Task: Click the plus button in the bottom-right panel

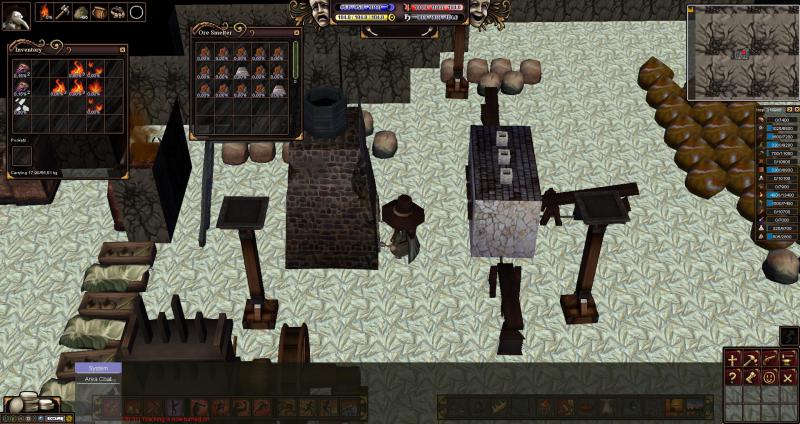Action: coord(733,358)
